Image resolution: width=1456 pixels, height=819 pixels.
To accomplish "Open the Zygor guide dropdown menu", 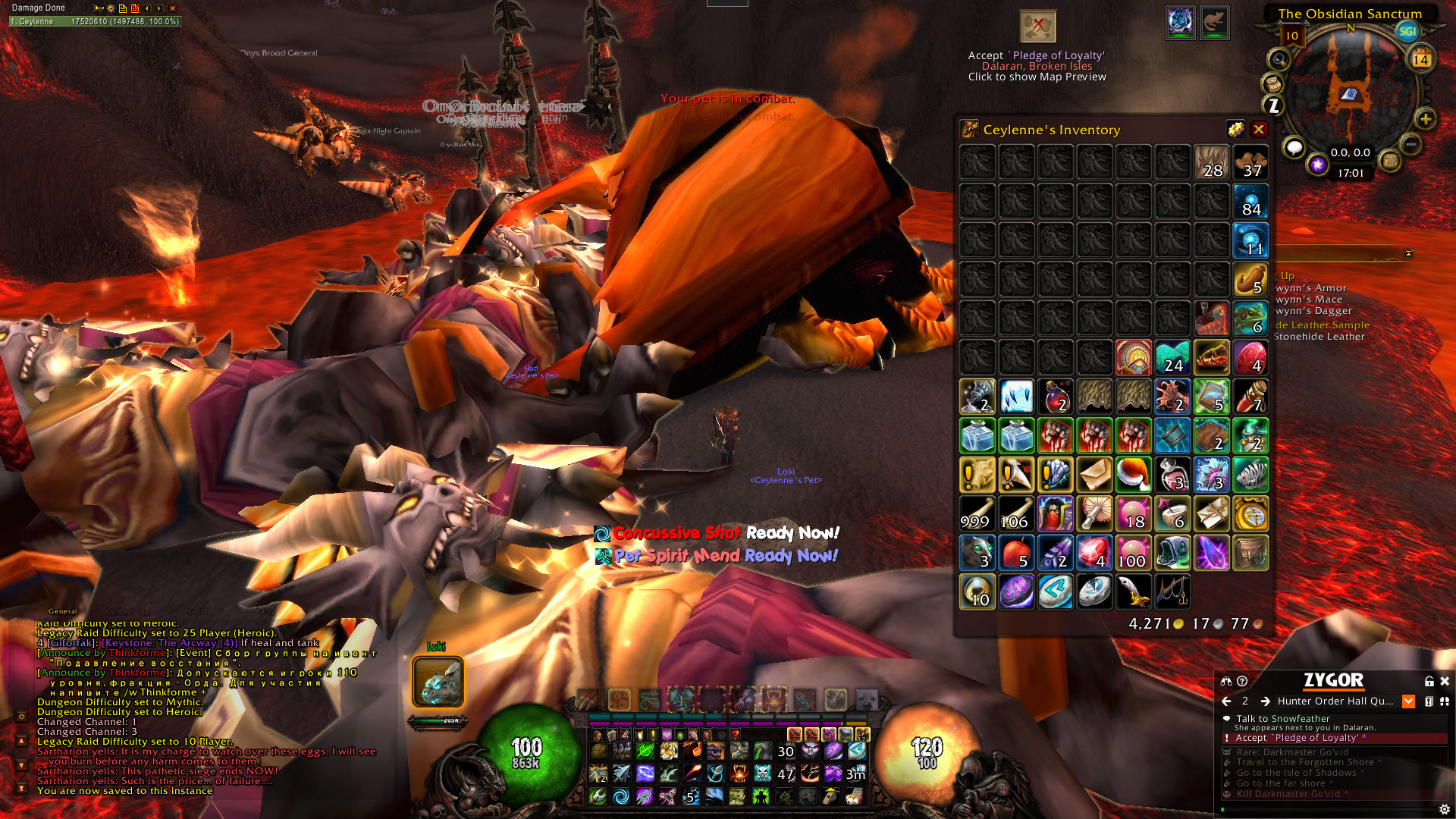I will [1408, 701].
